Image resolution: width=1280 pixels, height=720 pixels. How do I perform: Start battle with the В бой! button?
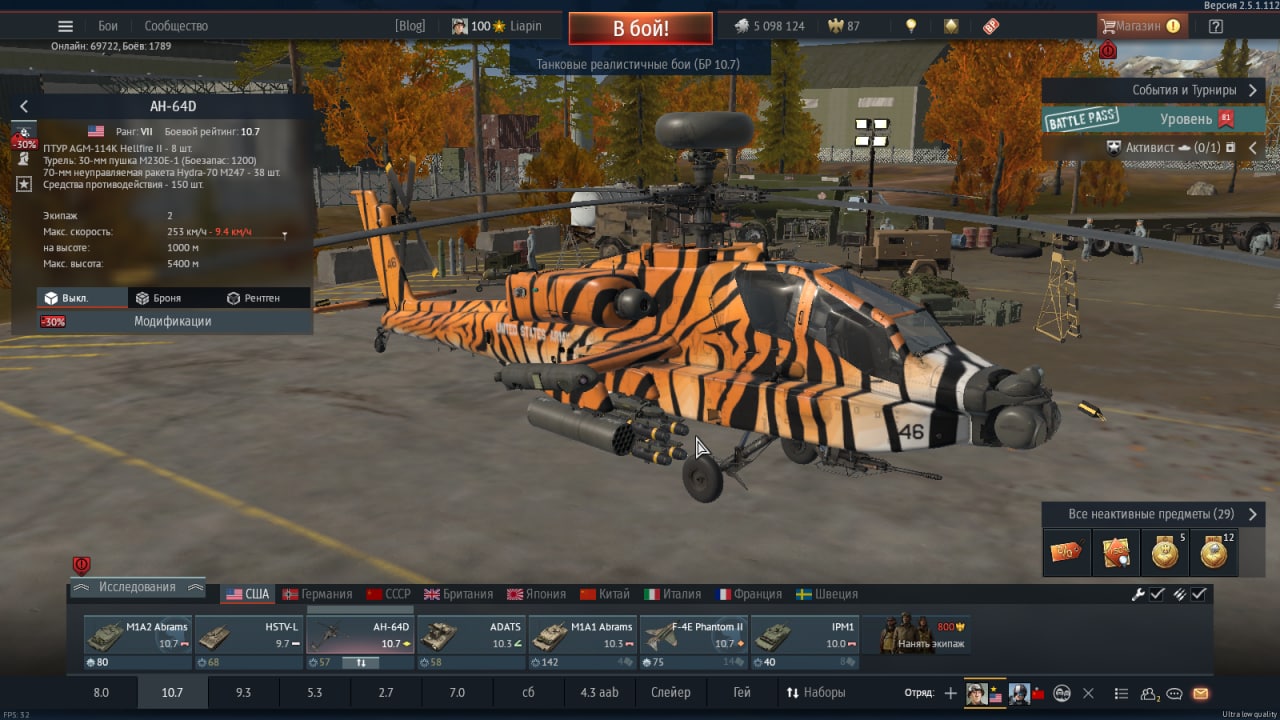click(640, 28)
